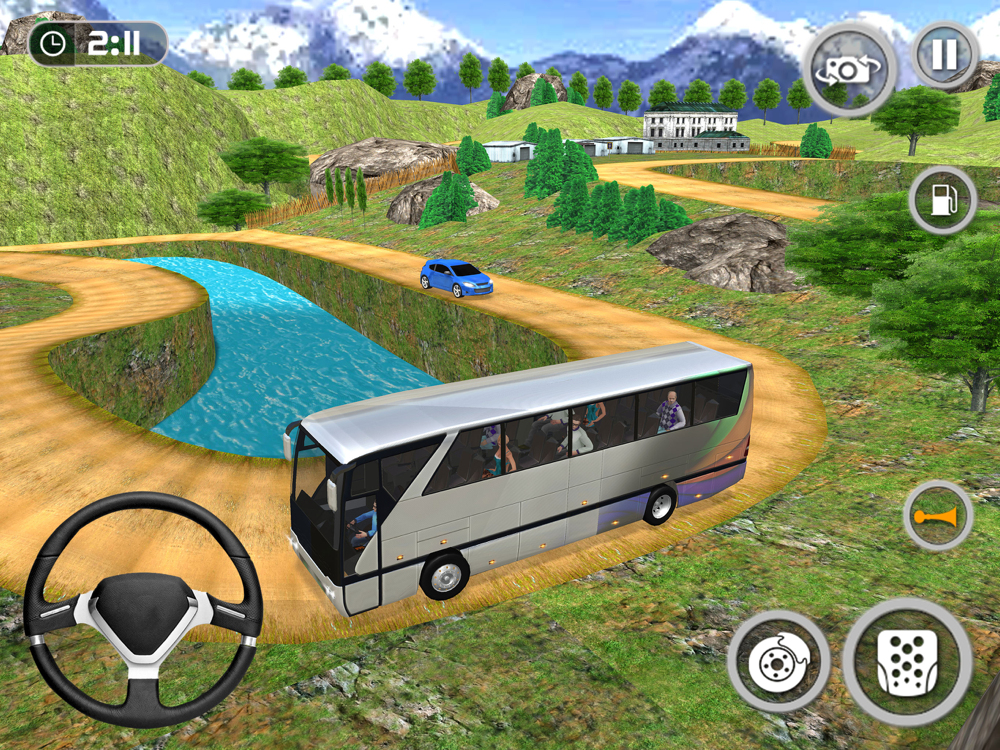1000x750 pixels.
Task: Honk the bus horn
Action: pos(937,516)
